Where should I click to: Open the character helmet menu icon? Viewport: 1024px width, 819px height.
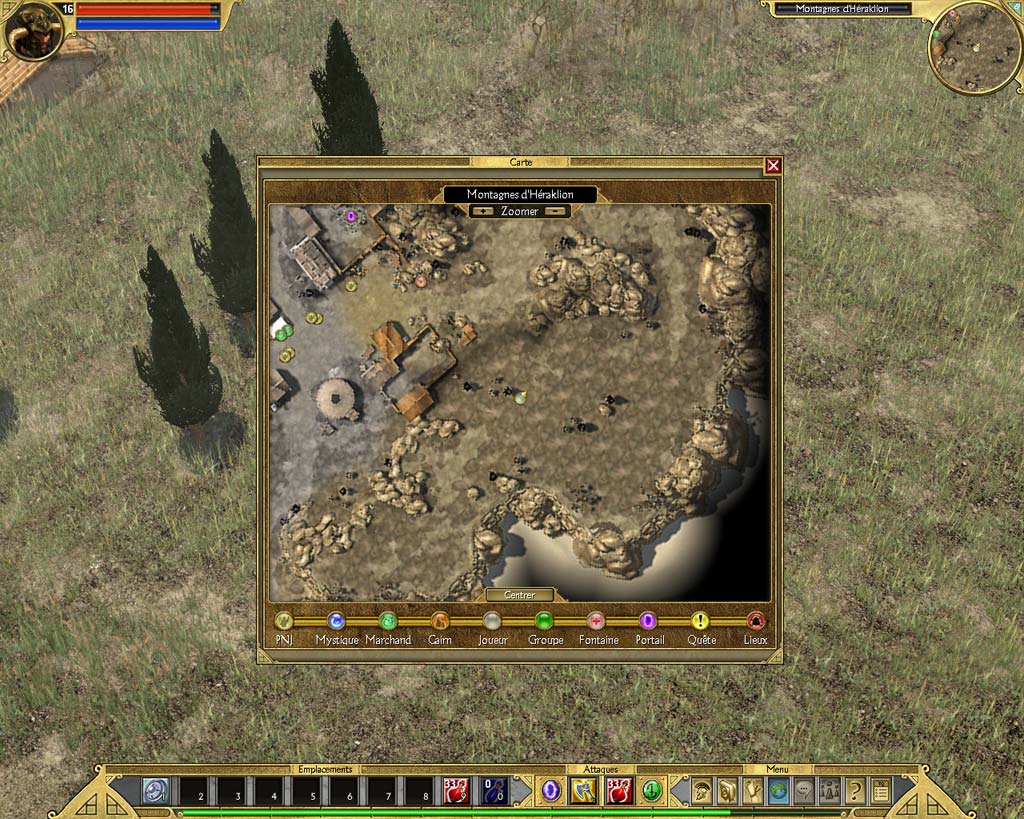click(702, 791)
